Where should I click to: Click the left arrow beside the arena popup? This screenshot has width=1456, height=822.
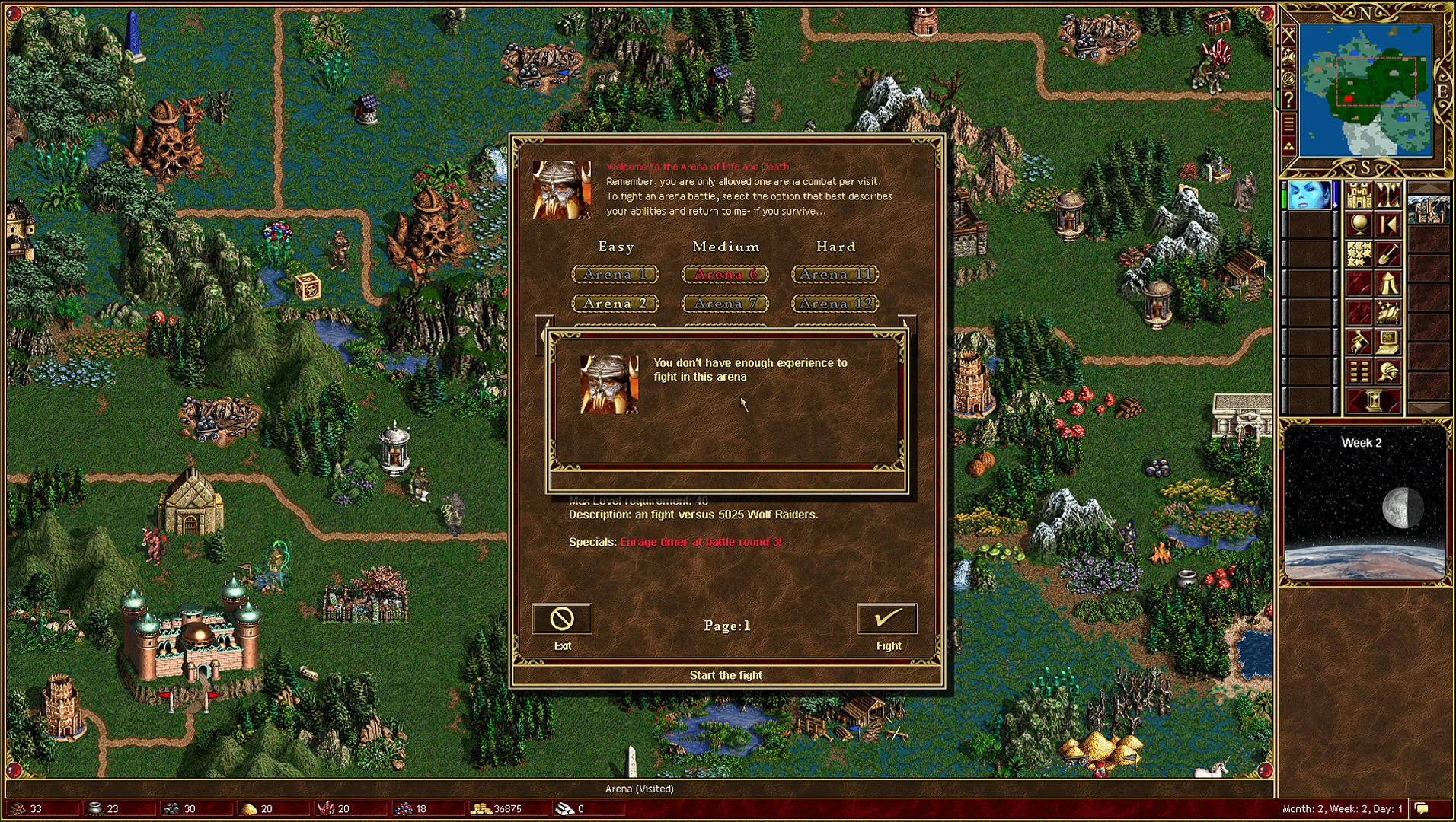pos(546,336)
